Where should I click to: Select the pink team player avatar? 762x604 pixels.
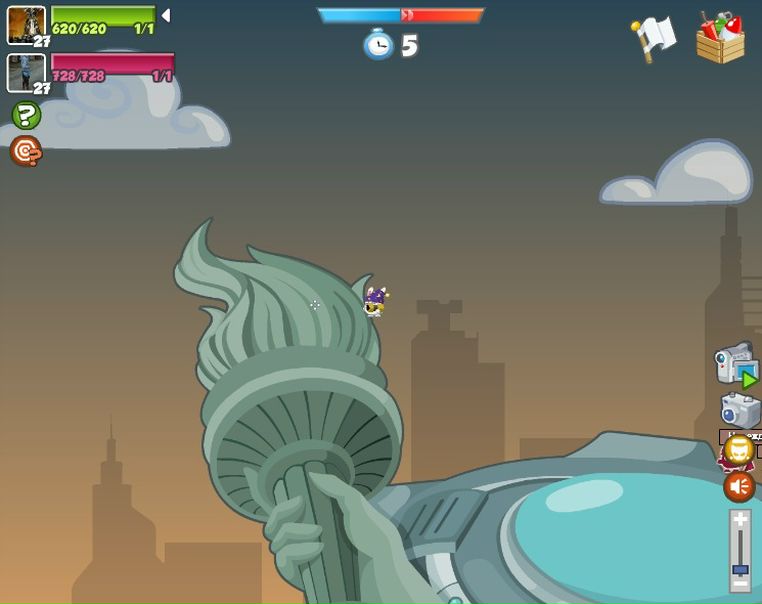pyautogui.click(x=26, y=72)
